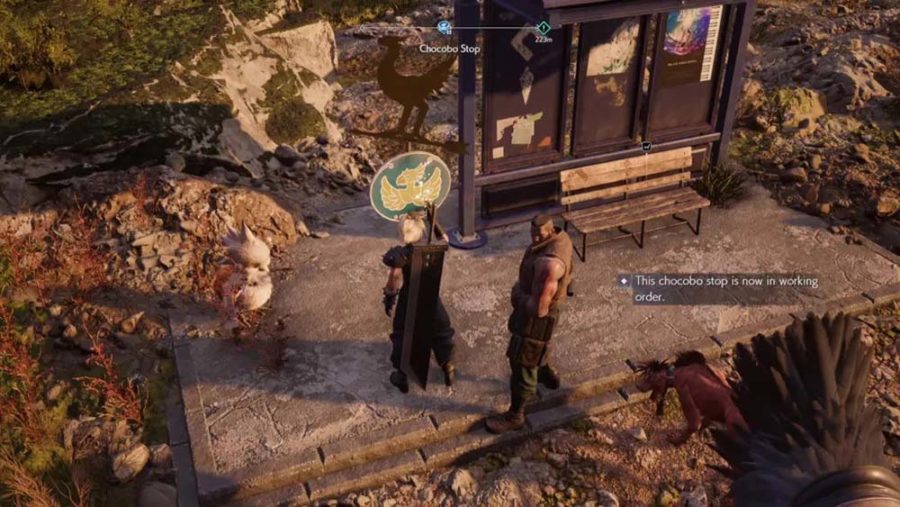Image resolution: width=900 pixels, height=507 pixels.
Task: Click the small marker icon above the bench
Action: 647,146
